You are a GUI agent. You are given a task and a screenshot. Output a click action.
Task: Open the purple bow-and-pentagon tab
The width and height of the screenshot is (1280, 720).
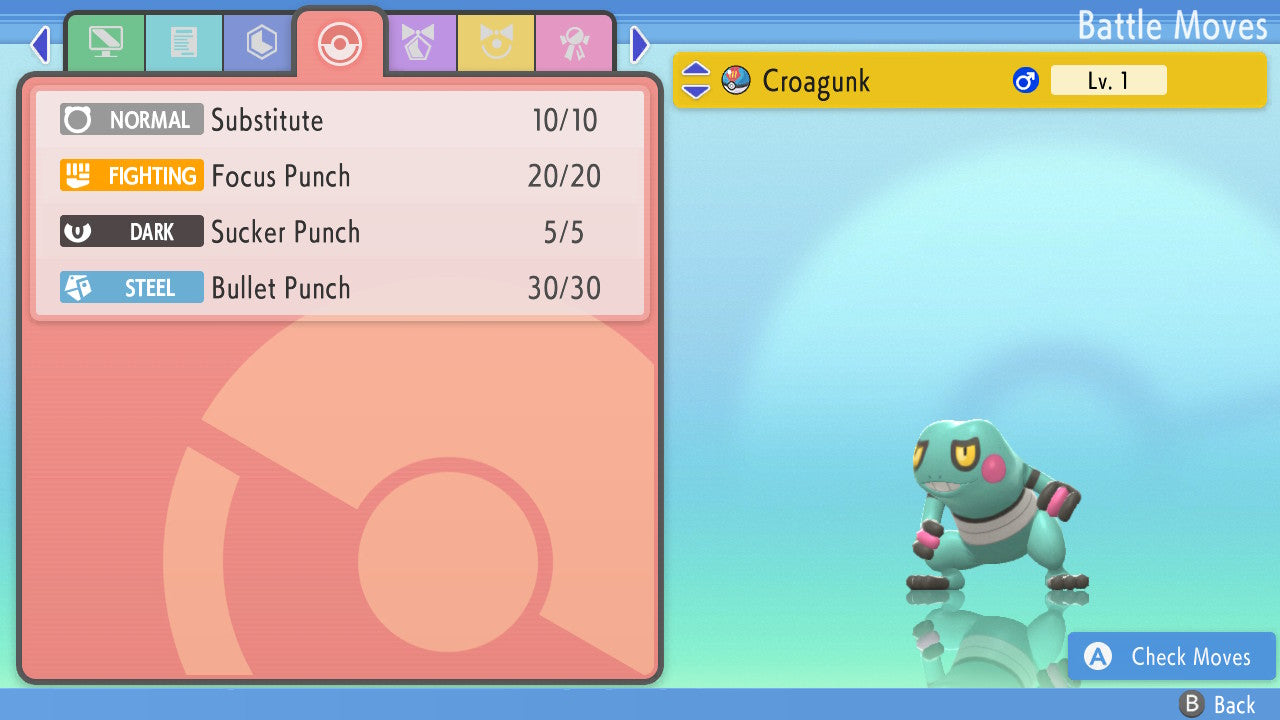click(x=418, y=43)
